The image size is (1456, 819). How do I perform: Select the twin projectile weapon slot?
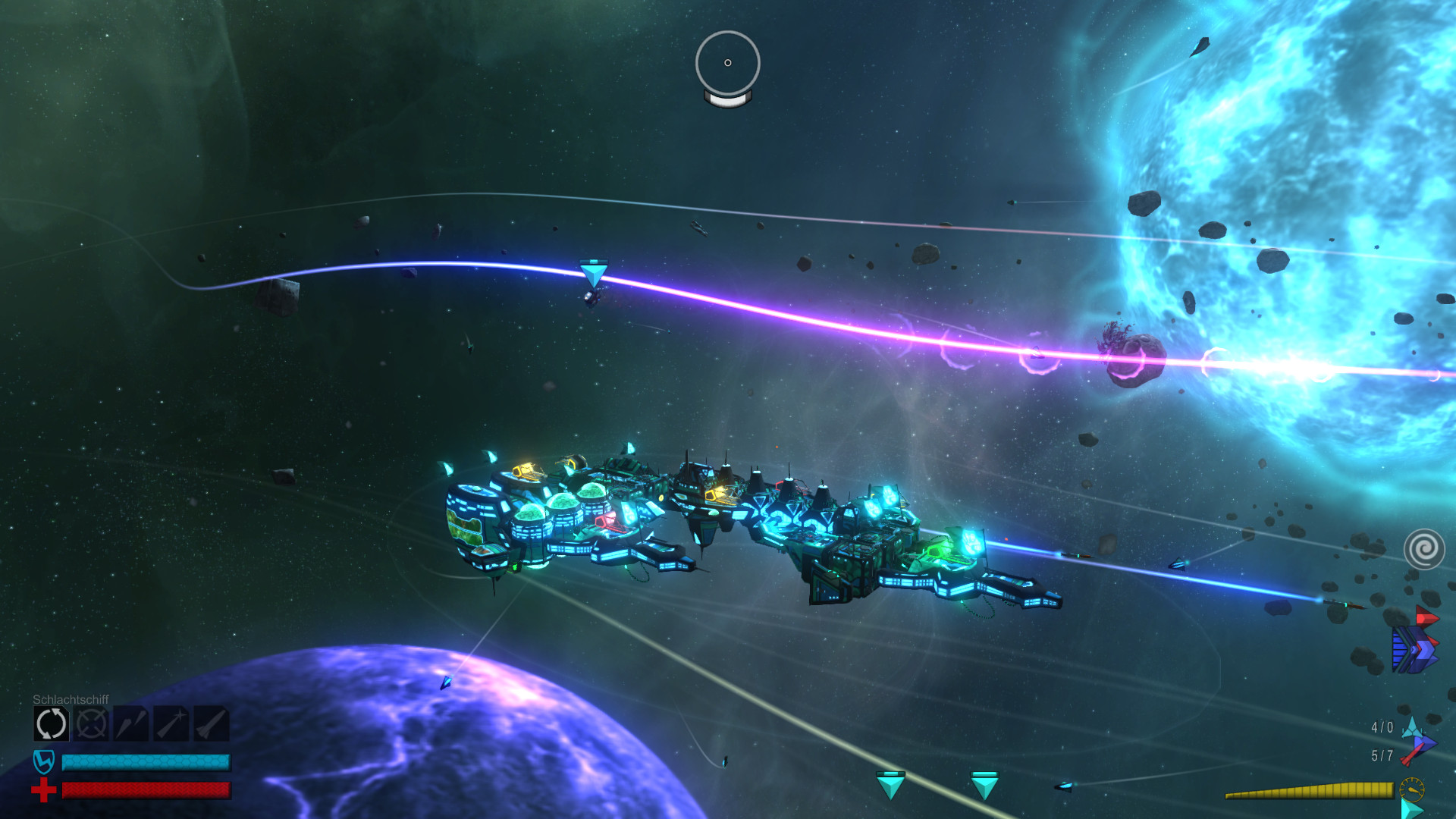[x=131, y=723]
